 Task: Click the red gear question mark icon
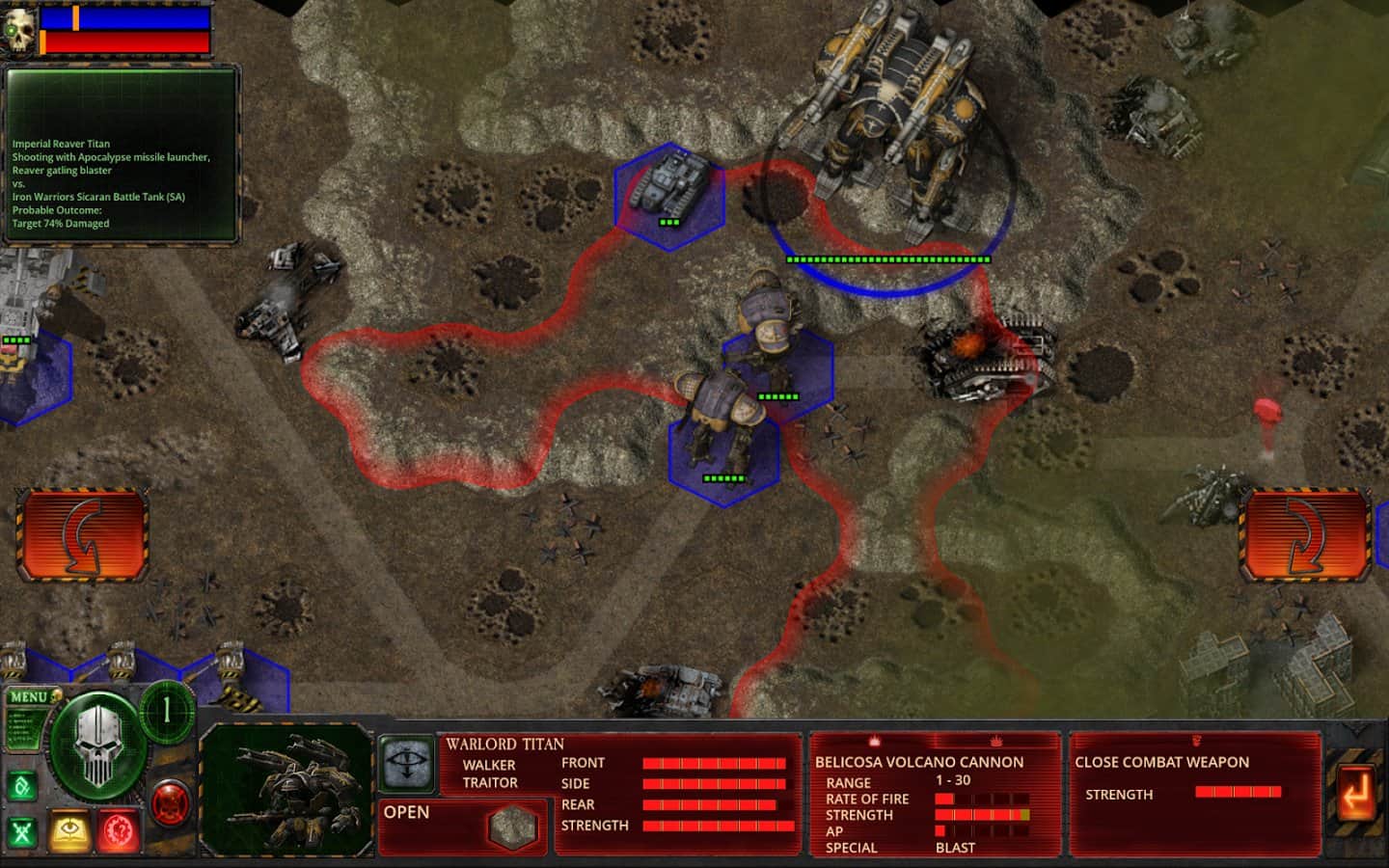[119, 831]
